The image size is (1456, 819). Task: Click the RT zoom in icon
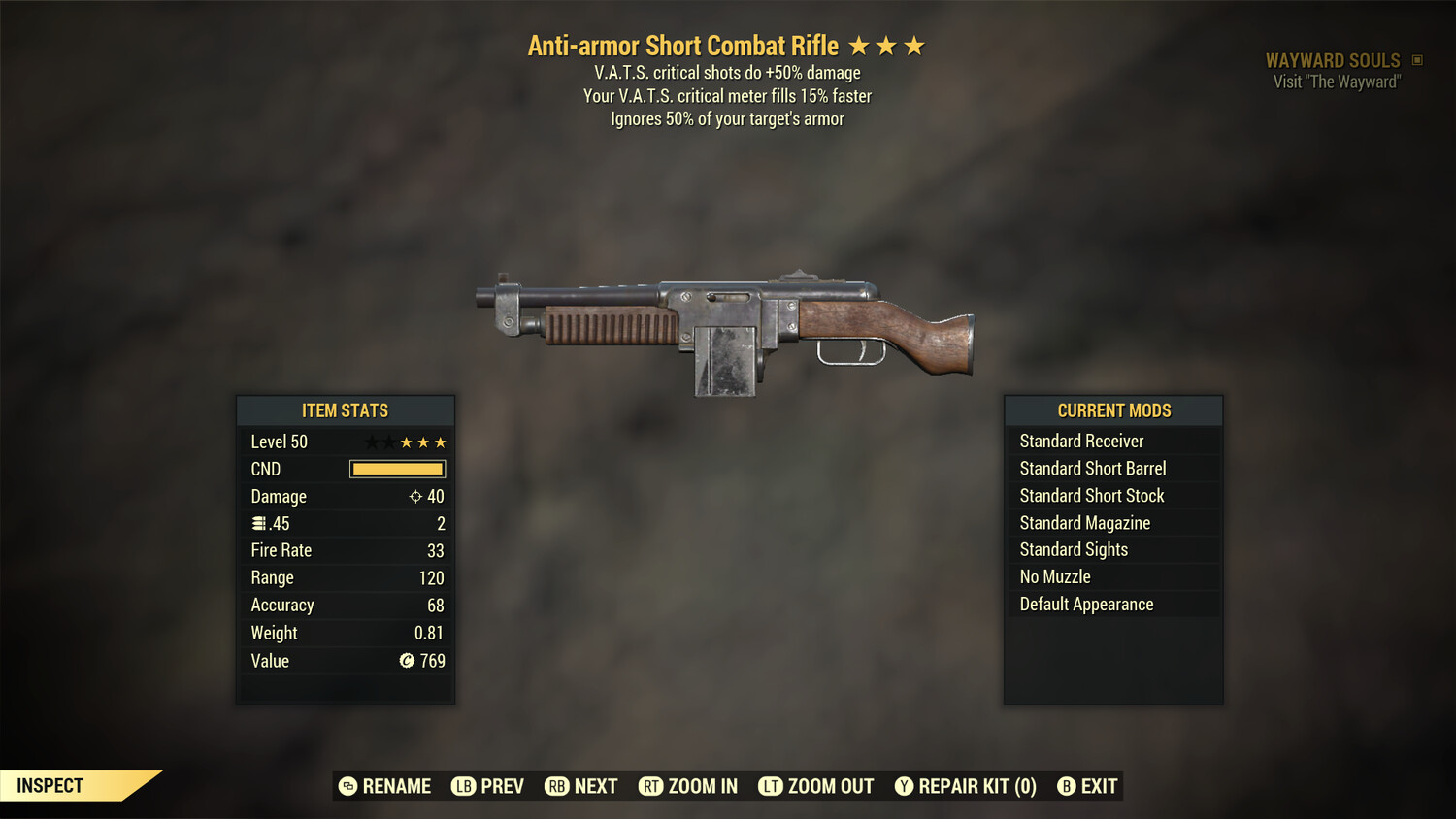[x=652, y=786]
